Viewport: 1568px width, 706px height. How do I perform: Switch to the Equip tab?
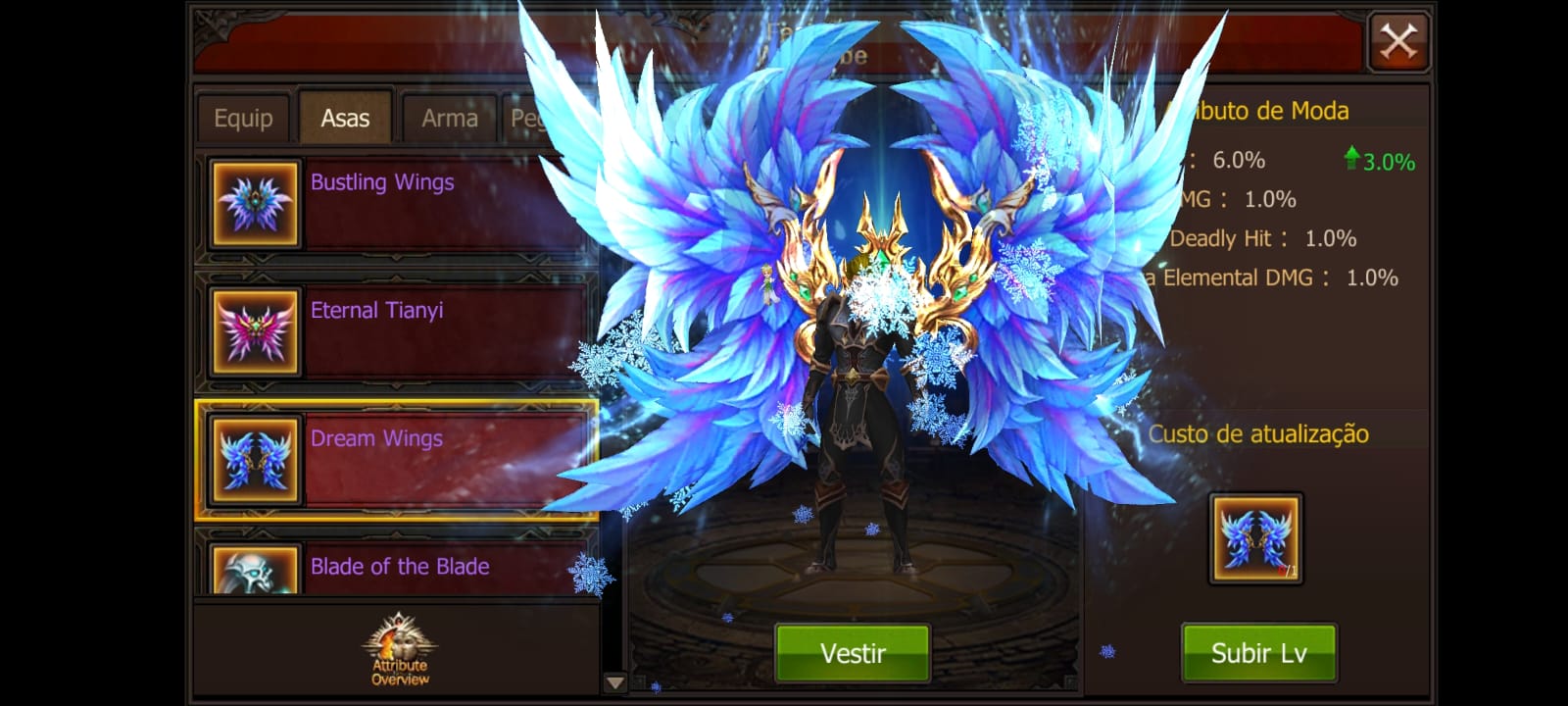point(242,117)
